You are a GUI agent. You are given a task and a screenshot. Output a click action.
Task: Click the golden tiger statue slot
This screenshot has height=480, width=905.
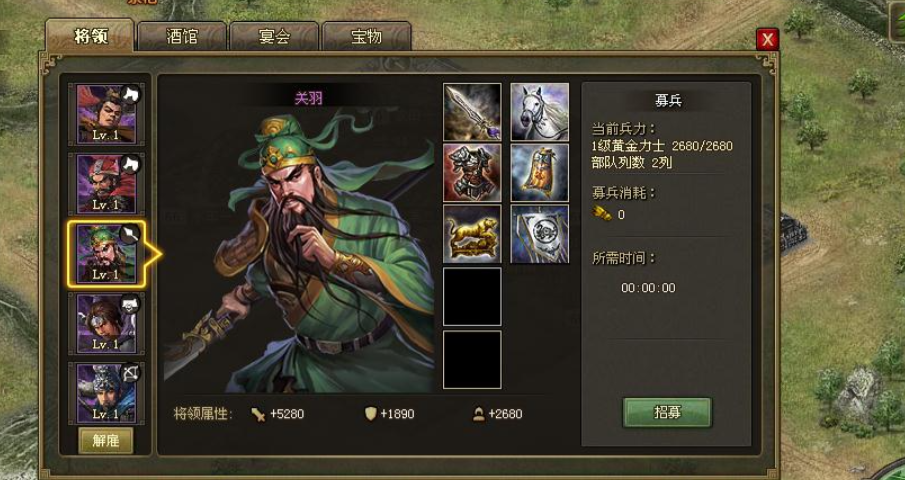tap(472, 234)
